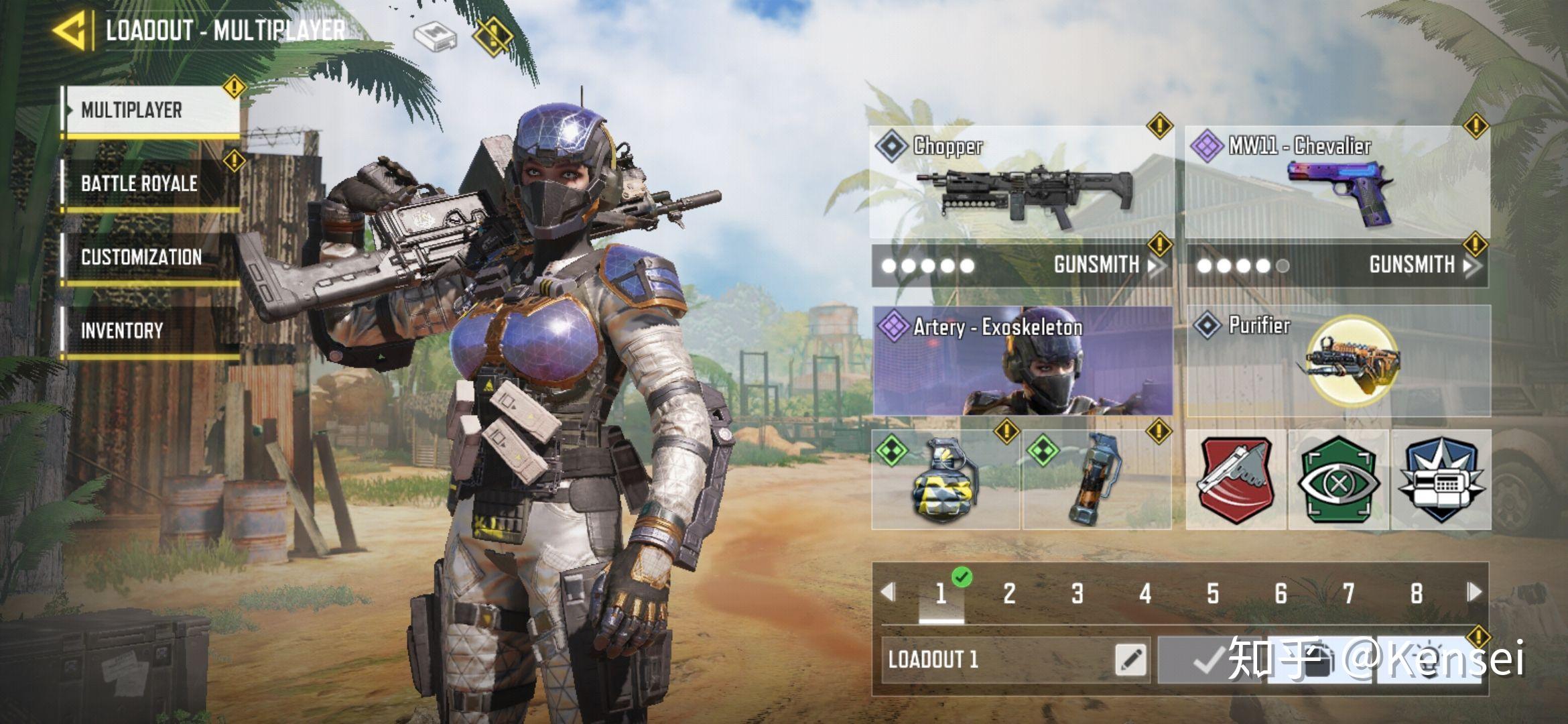Select the tactical grenade canister slot
The width and height of the screenshot is (1568, 724).
[1096, 480]
